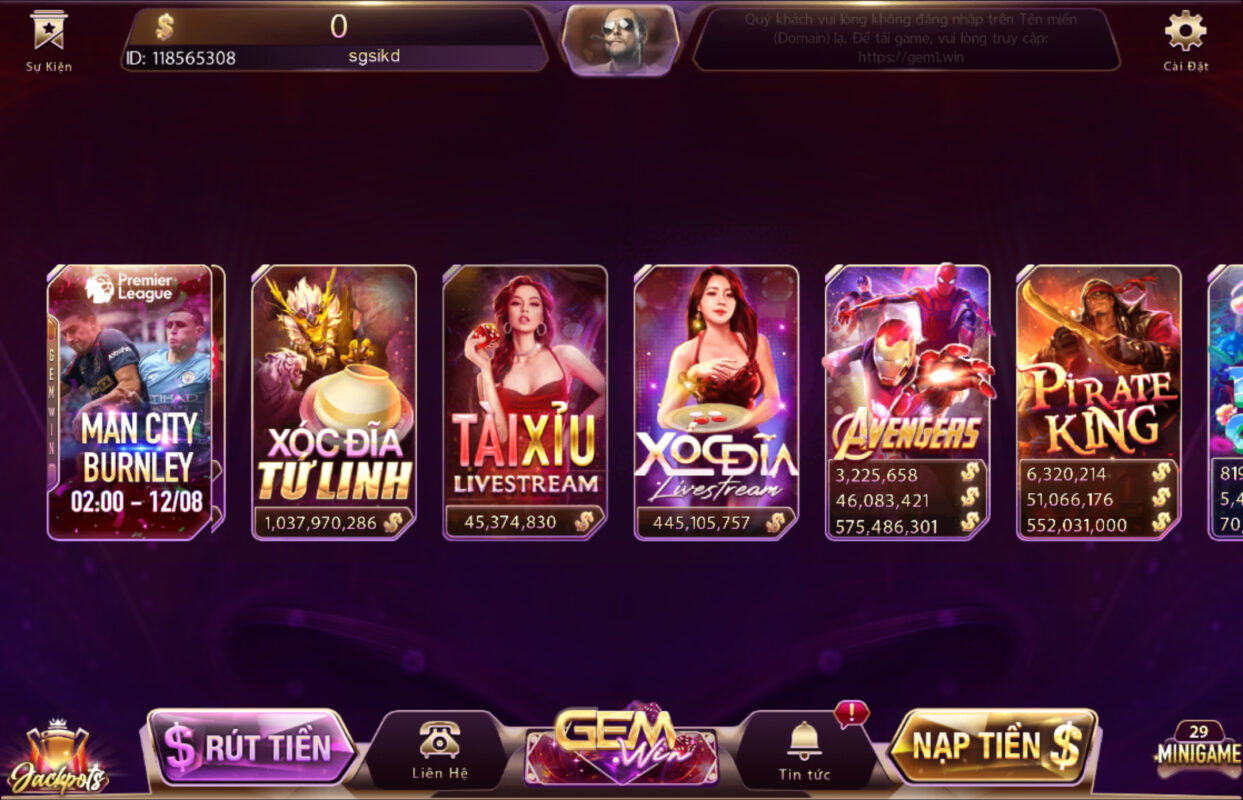Open Liên Hệ contact phone button
Viewport: 1243px width, 800px height.
tap(439, 750)
